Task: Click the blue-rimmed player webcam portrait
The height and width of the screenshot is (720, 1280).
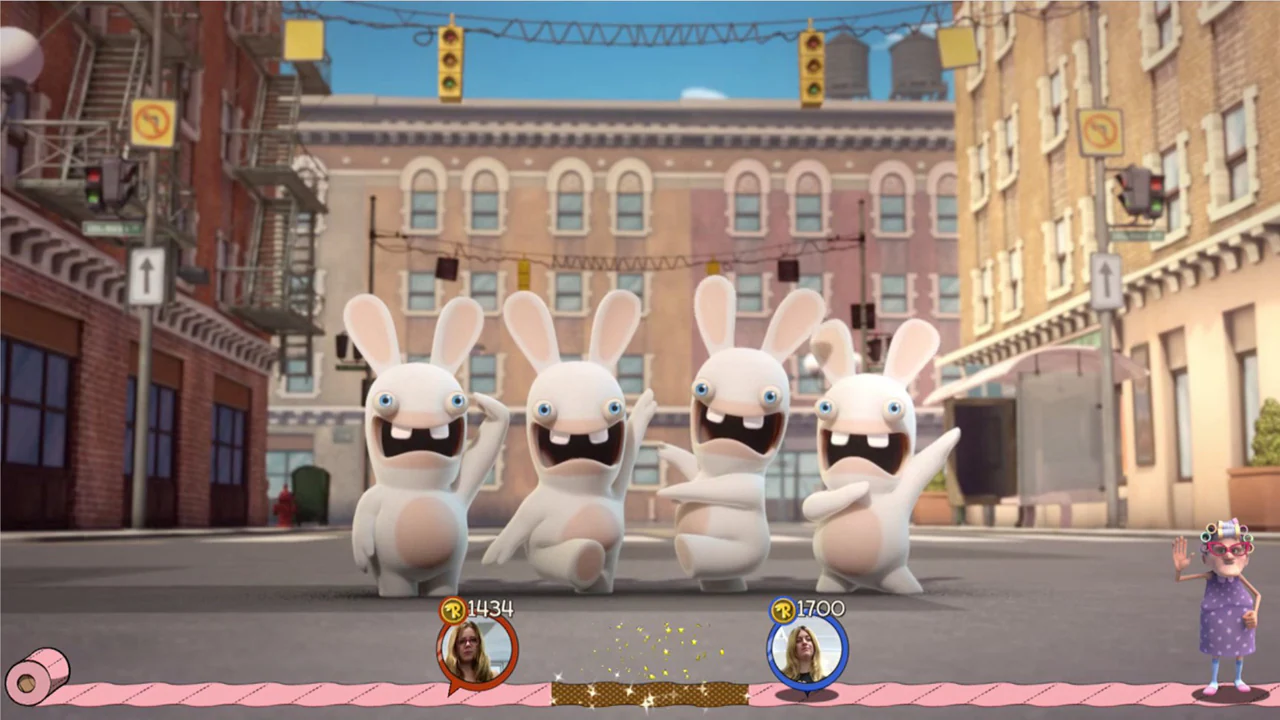Action: coord(806,649)
